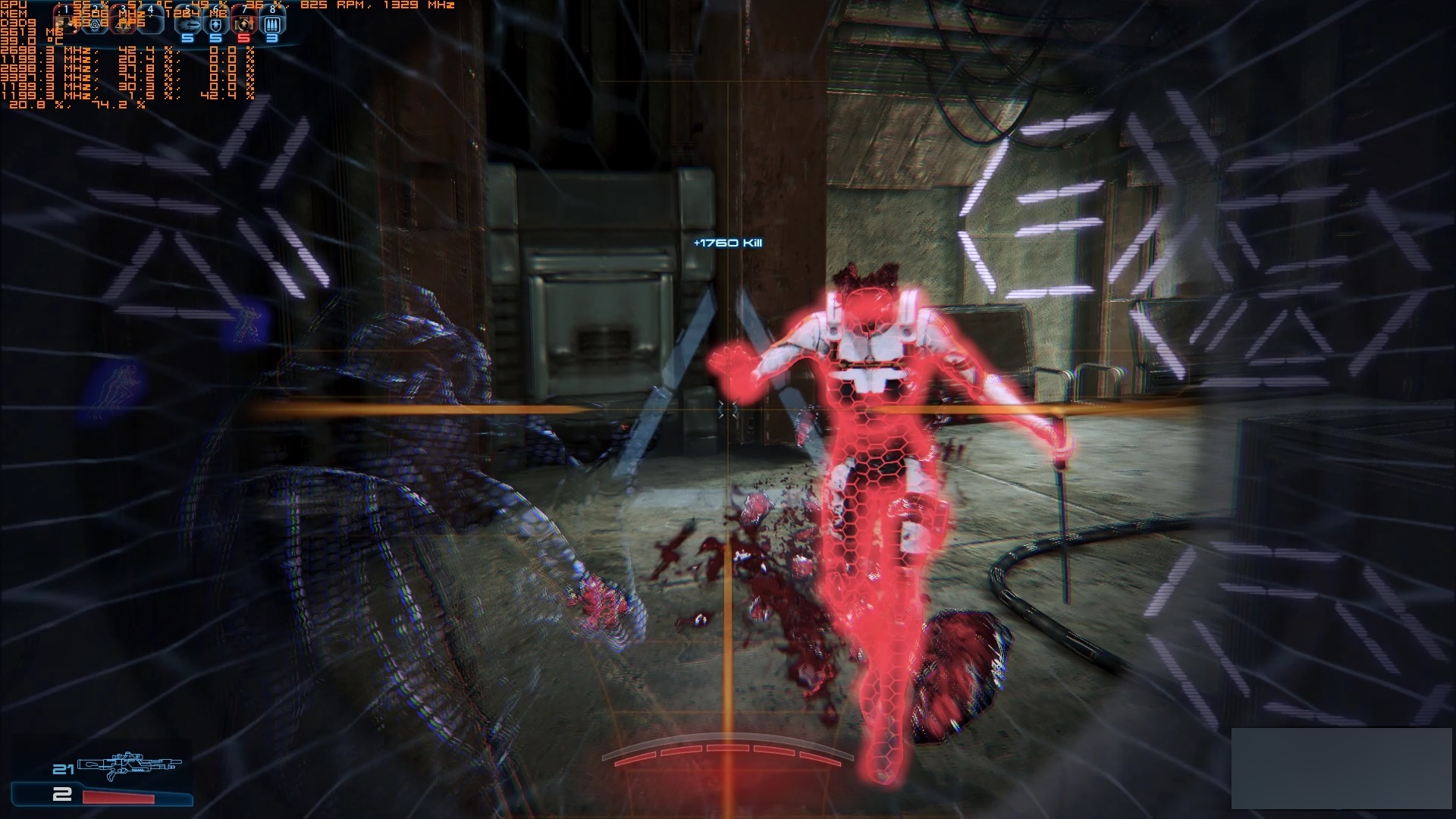Toggle the character portrait in slot 1
The width and height of the screenshot is (1456, 819).
64,23
